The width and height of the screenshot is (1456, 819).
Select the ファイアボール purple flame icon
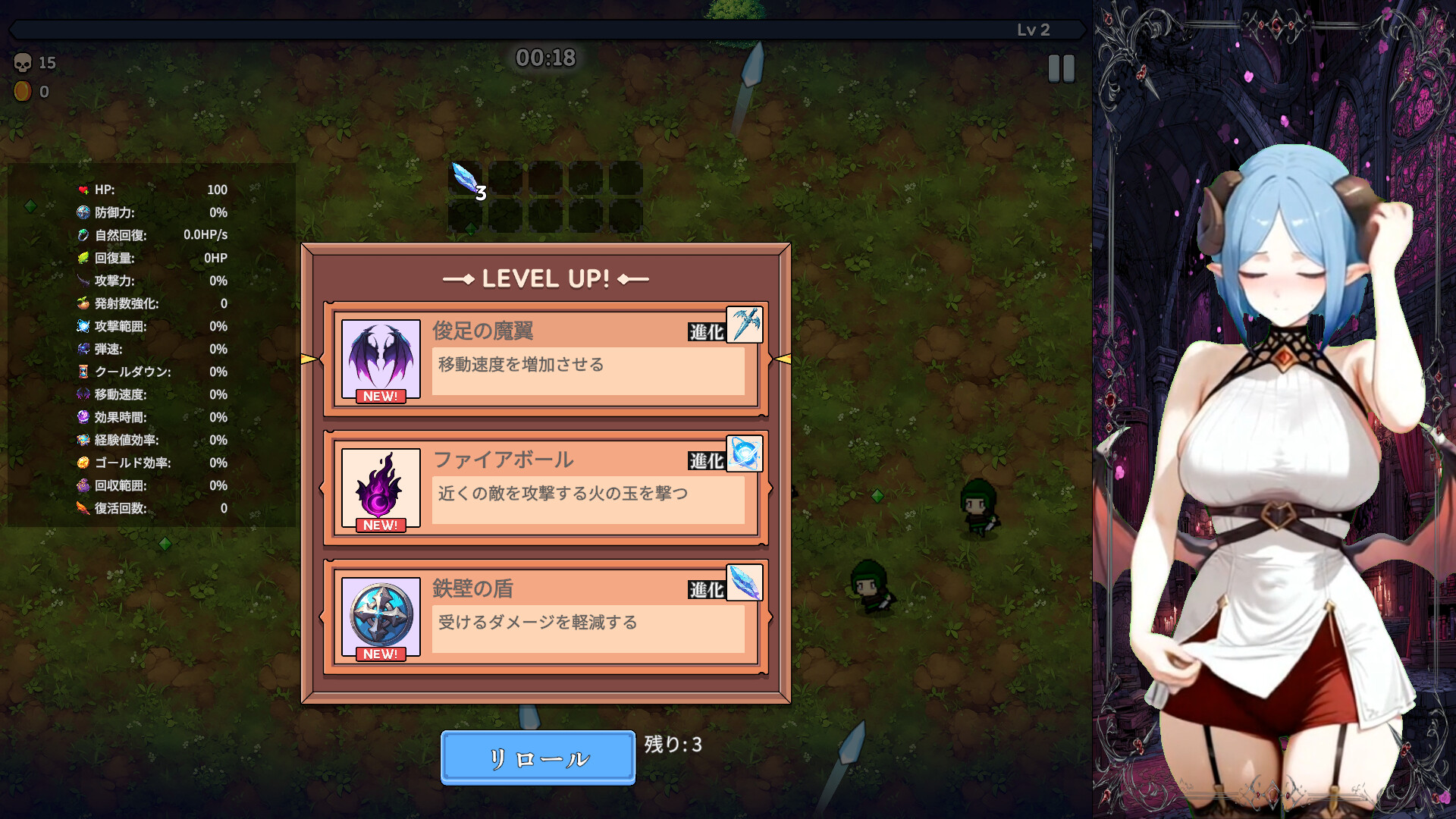click(381, 487)
